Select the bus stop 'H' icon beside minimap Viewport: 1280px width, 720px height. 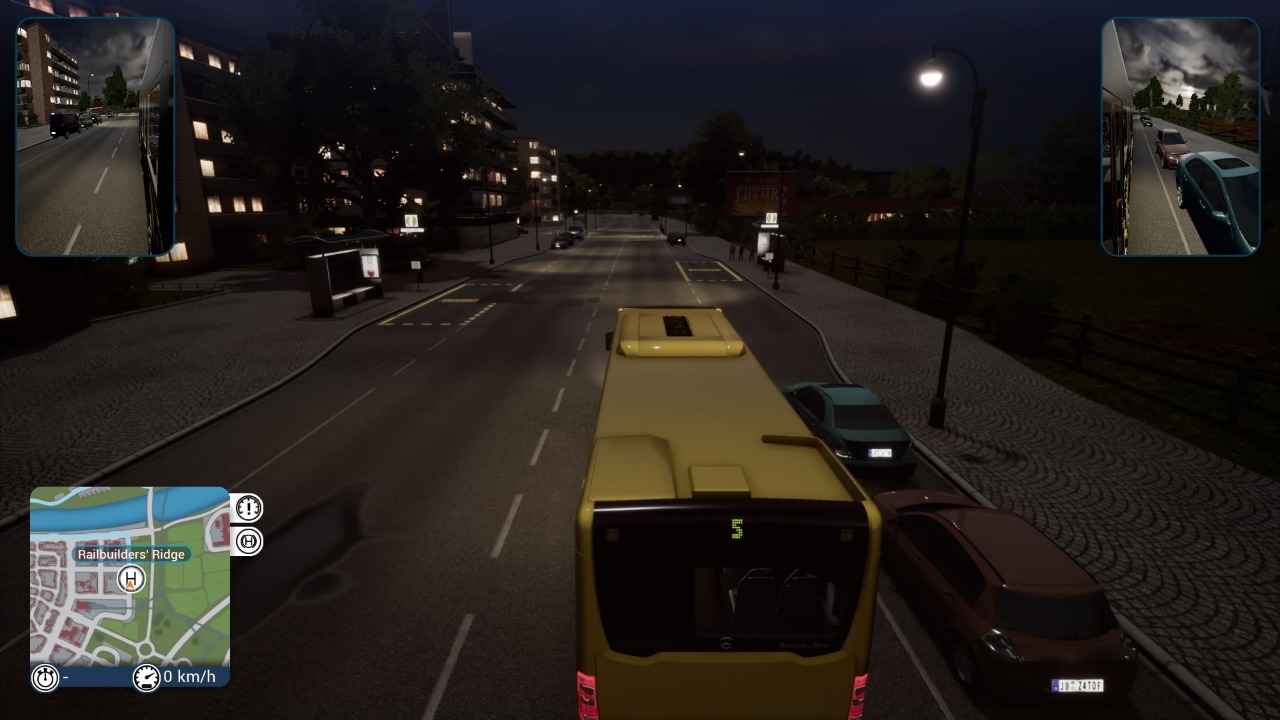[x=247, y=541]
